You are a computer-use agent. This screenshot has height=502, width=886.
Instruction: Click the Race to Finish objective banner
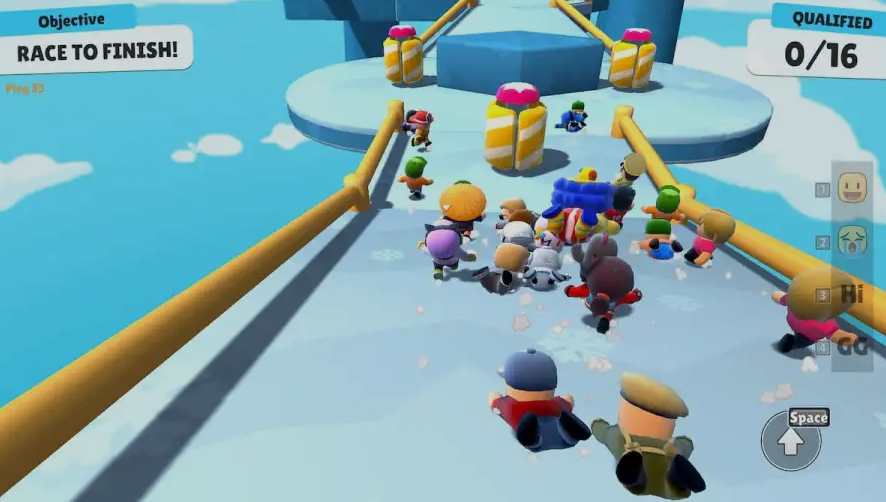[x=96, y=50]
